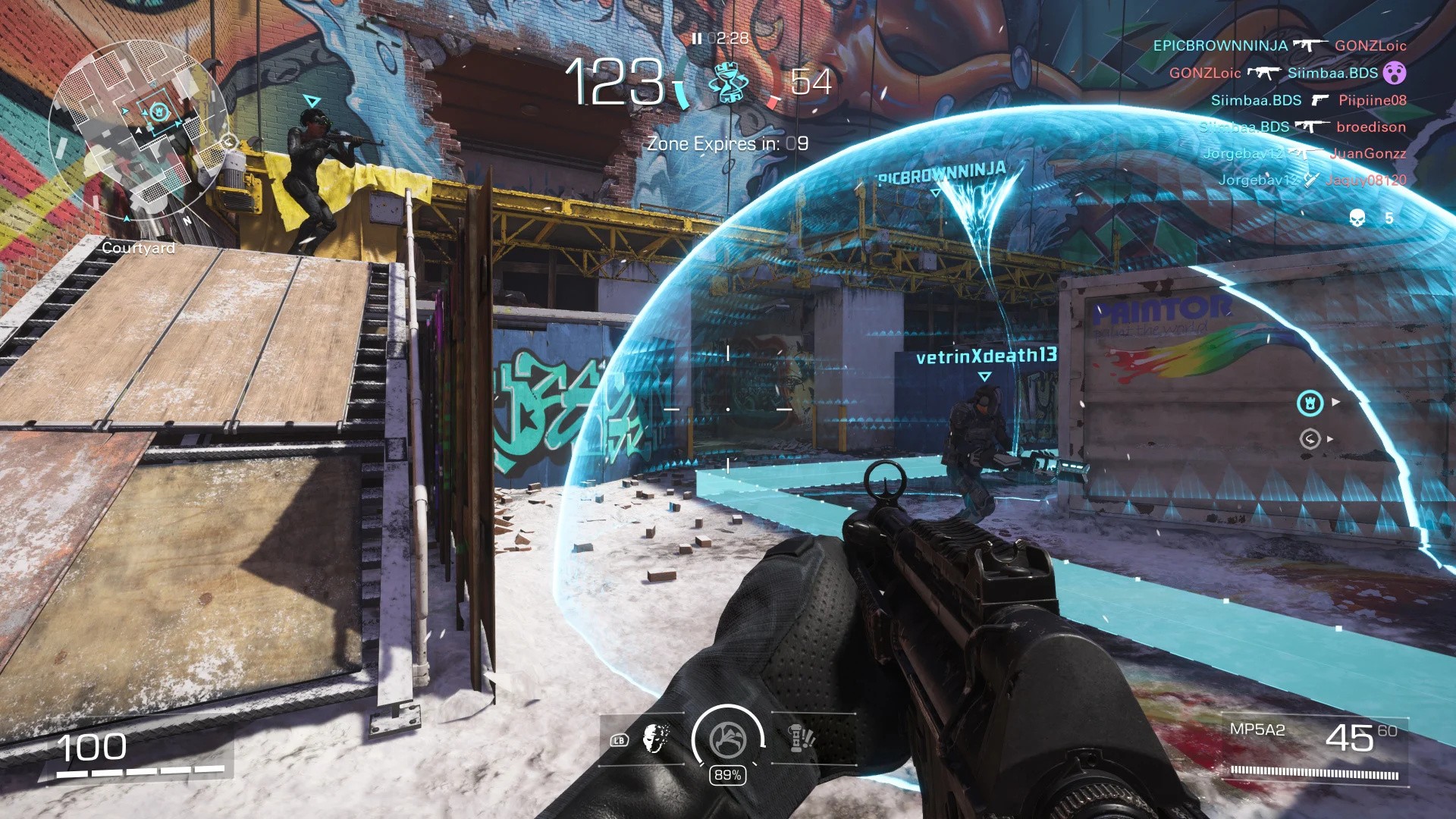This screenshot has width=1456, height=819.
Task: Select the crown icon between team scores
Action: [728, 83]
